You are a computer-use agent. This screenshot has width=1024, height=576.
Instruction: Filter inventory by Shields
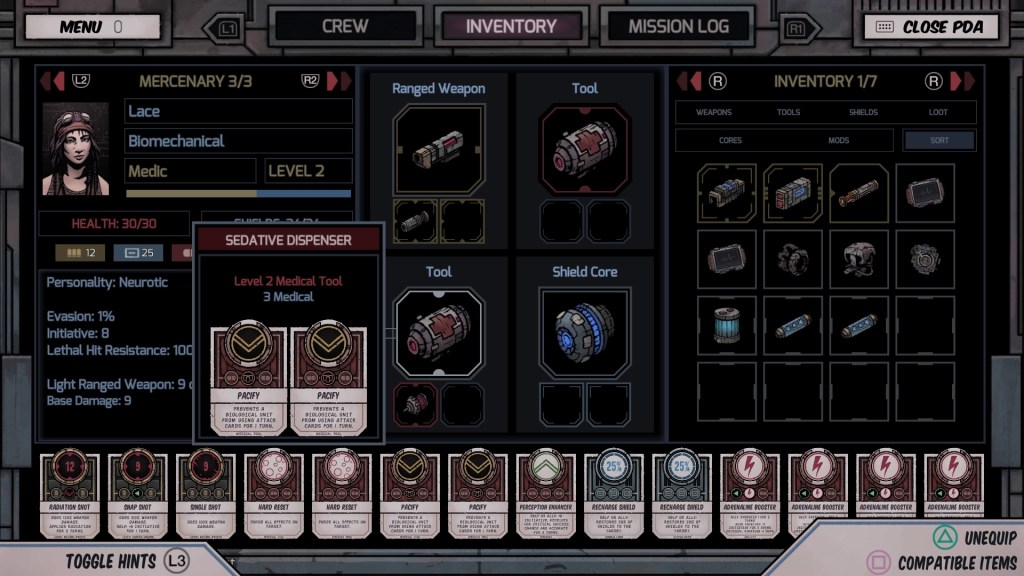click(863, 112)
